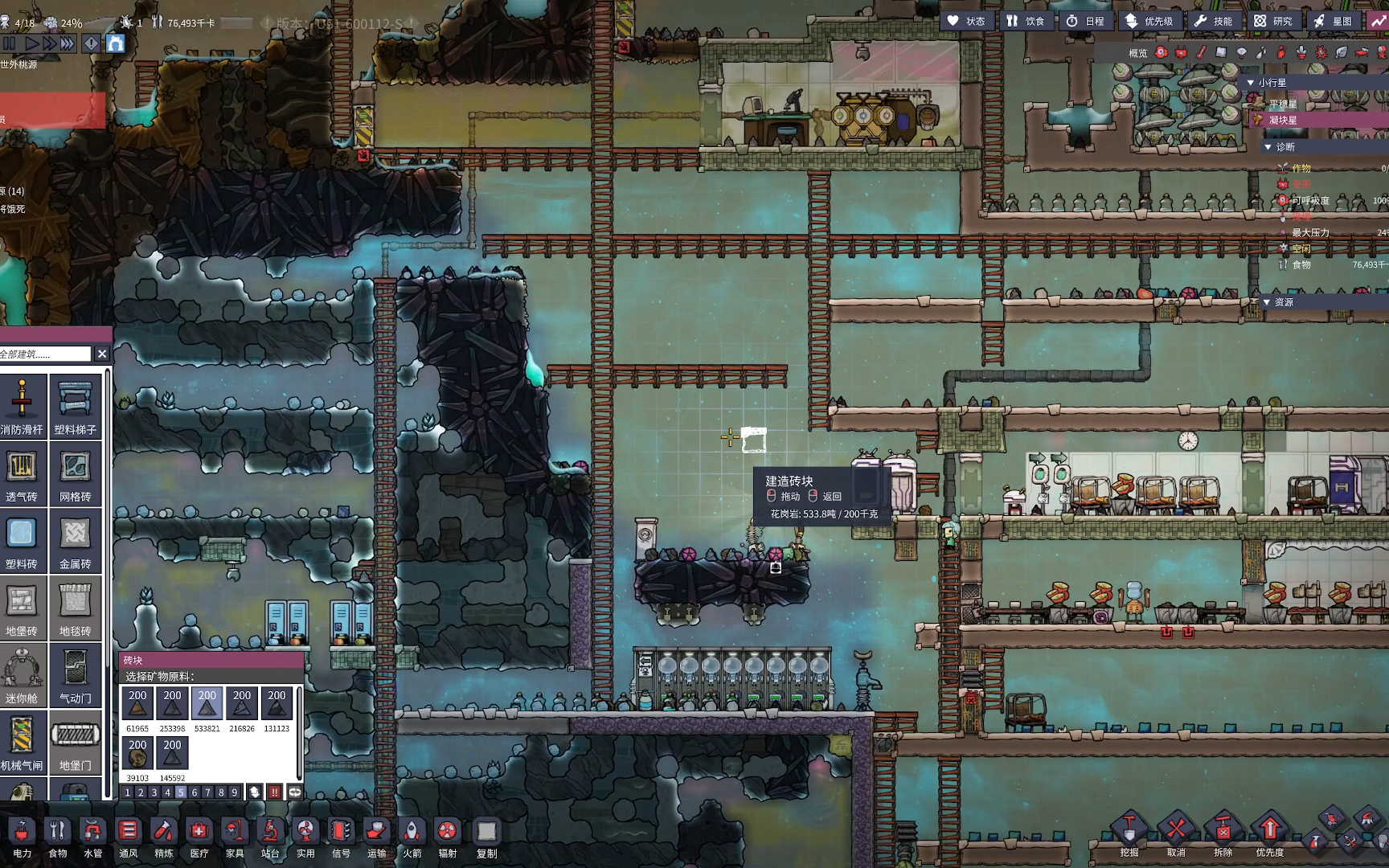1389x868 pixels.
Task: Choose the 家具 furniture build category
Action: click(x=234, y=837)
